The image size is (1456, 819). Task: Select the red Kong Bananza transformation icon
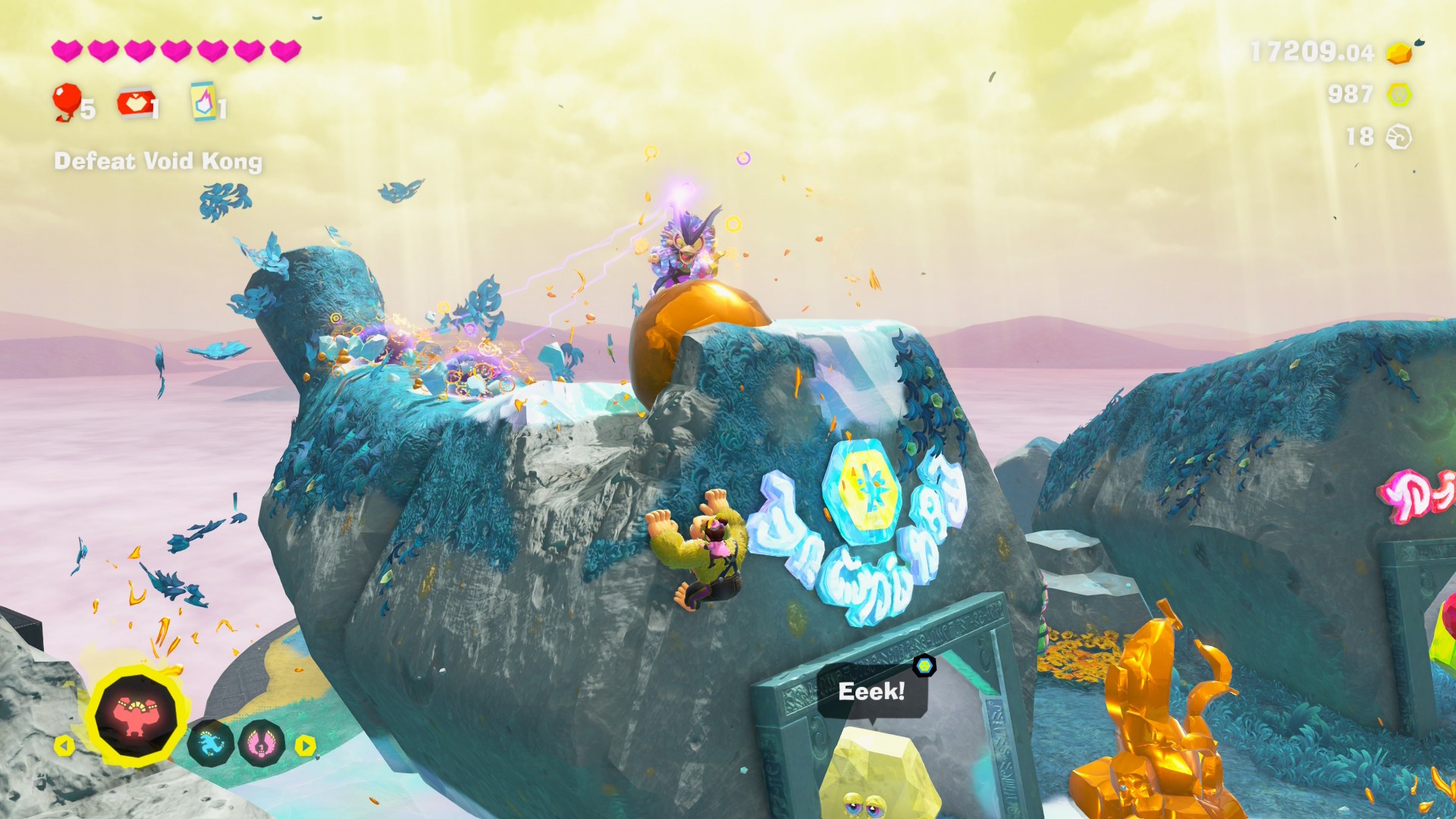136,716
